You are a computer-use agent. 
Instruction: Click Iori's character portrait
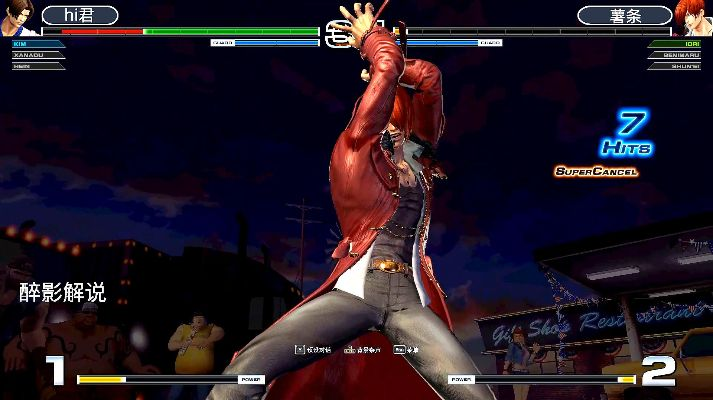point(694,17)
